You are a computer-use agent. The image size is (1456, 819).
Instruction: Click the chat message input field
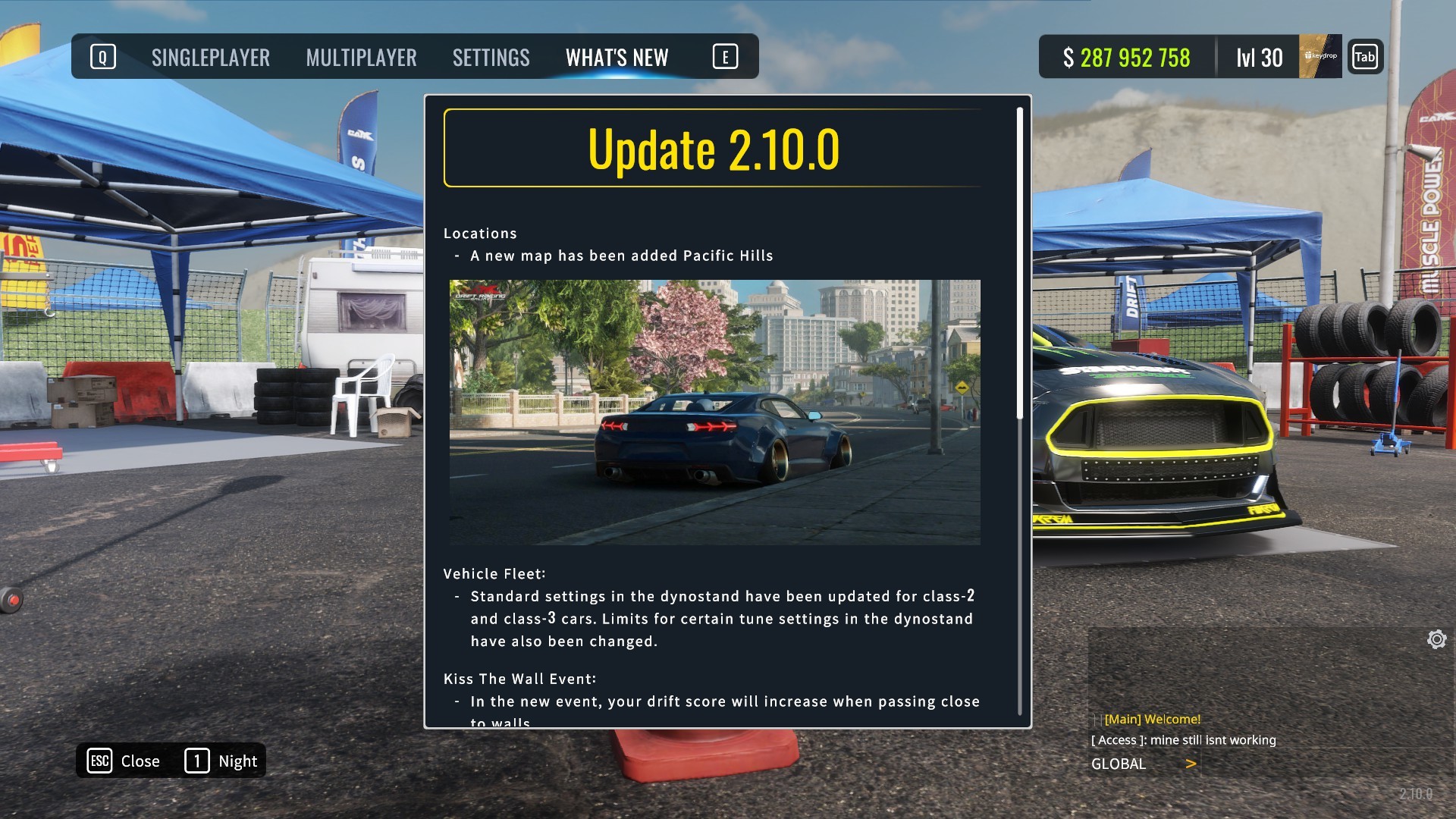pyautogui.click(x=1319, y=764)
